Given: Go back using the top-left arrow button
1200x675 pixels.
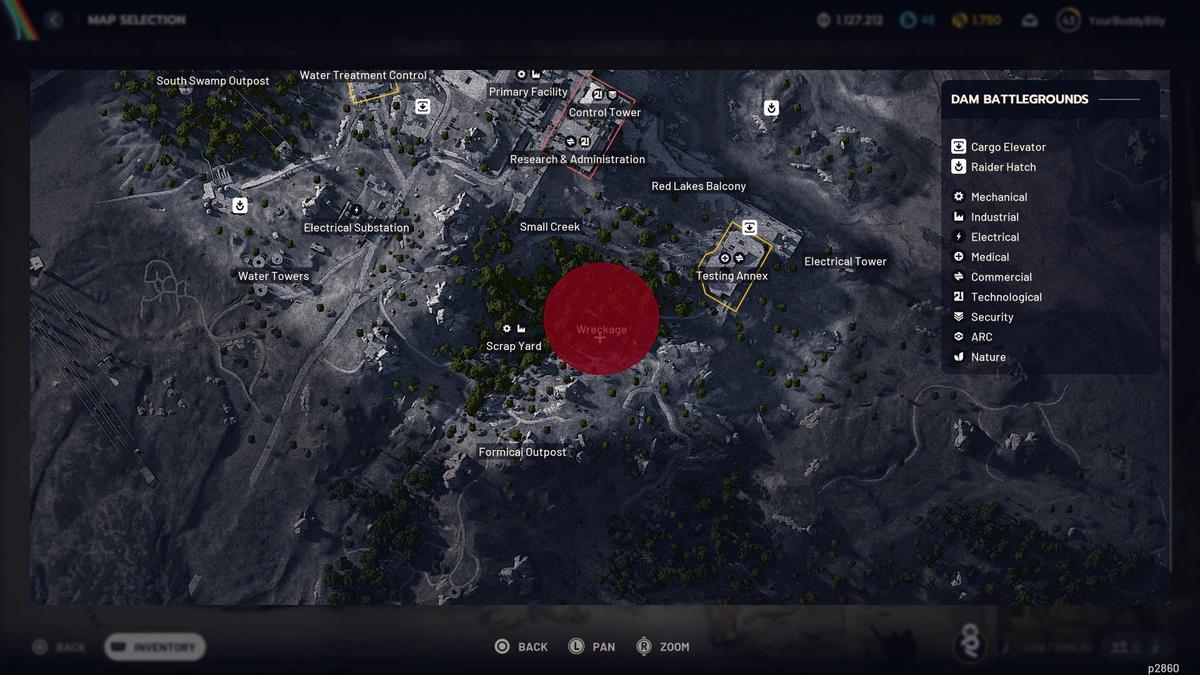Looking at the screenshot, I should pos(54,20).
